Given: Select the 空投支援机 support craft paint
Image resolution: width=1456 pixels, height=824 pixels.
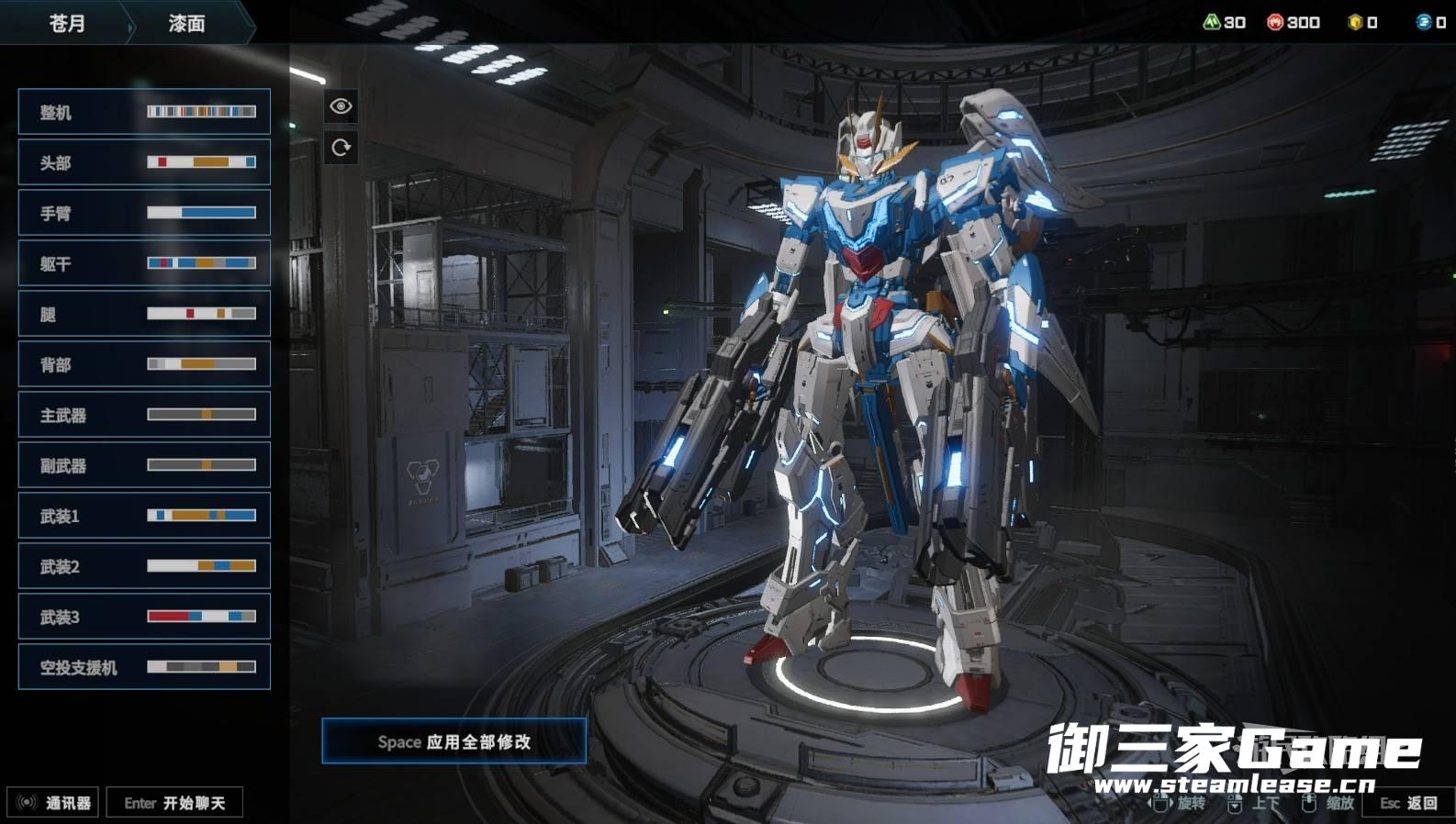Looking at the screenshot, I should point(144,667).
